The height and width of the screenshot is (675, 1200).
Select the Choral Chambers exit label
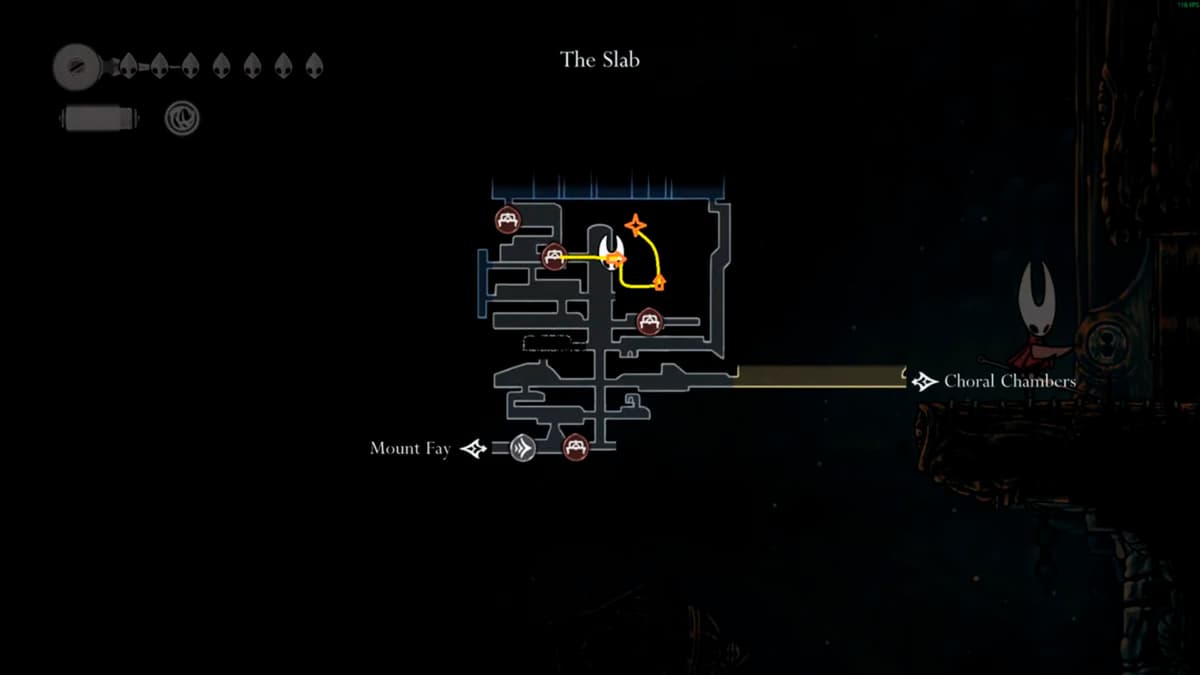coord(1009,381)
